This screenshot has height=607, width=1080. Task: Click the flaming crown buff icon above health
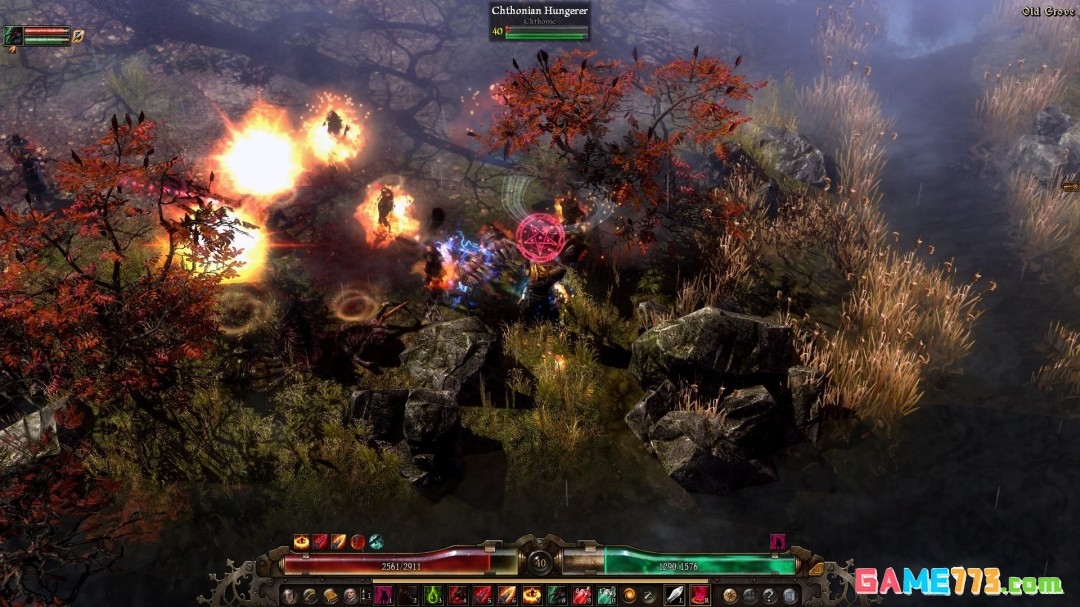point(301,542)
